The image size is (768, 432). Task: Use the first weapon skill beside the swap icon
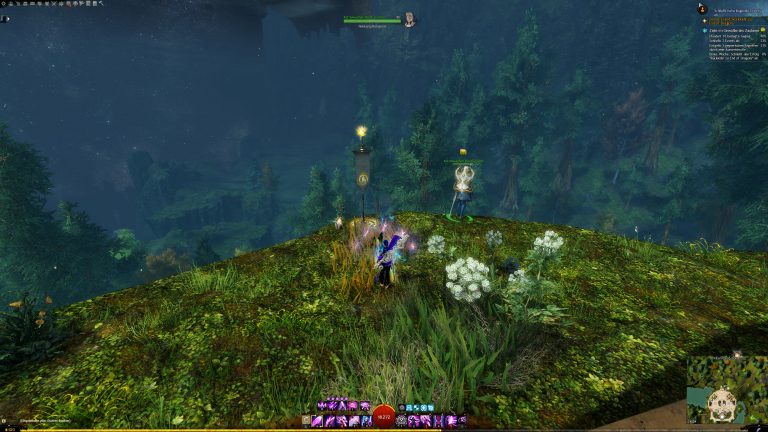pyautogui.click(x=319, y=421)
